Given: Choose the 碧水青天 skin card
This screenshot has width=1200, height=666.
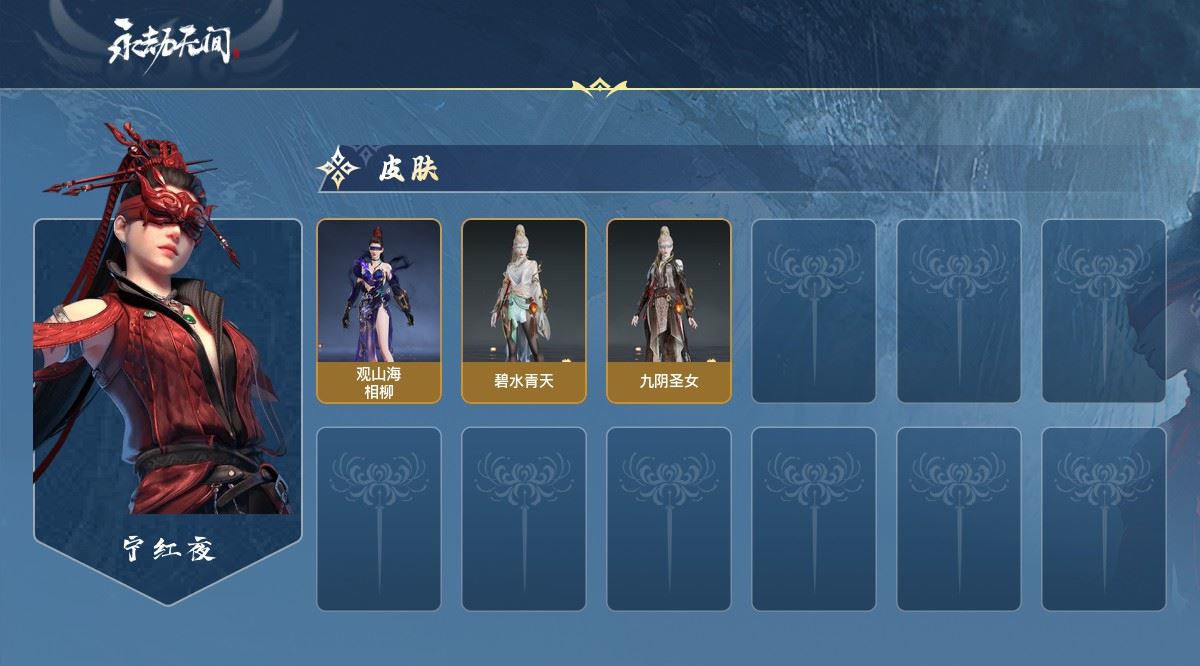Looking at the screenshot, I should click(523, 310).
